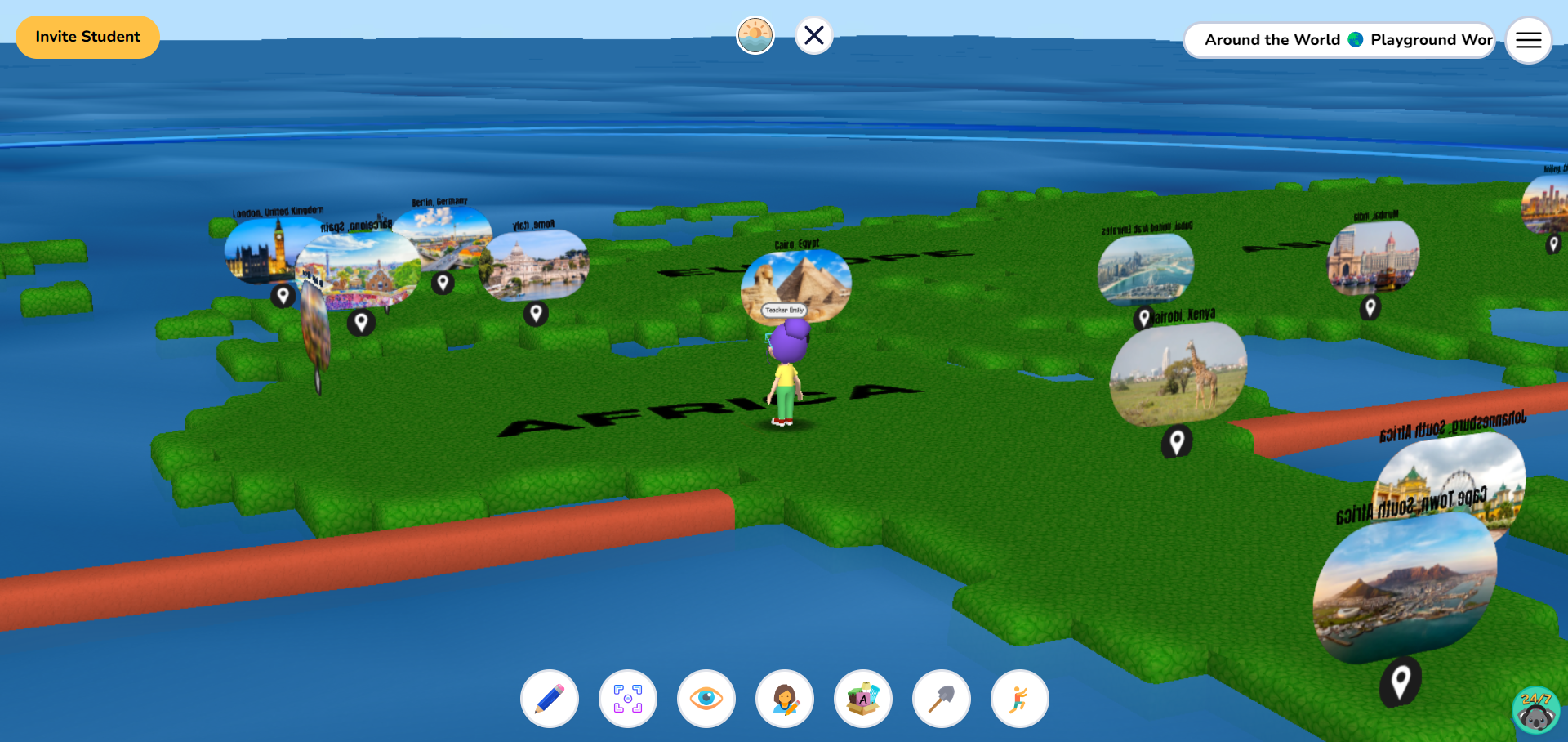Click the map pin below Dubai
This screenshot has width=1568, height=742.
[1144, 318]
